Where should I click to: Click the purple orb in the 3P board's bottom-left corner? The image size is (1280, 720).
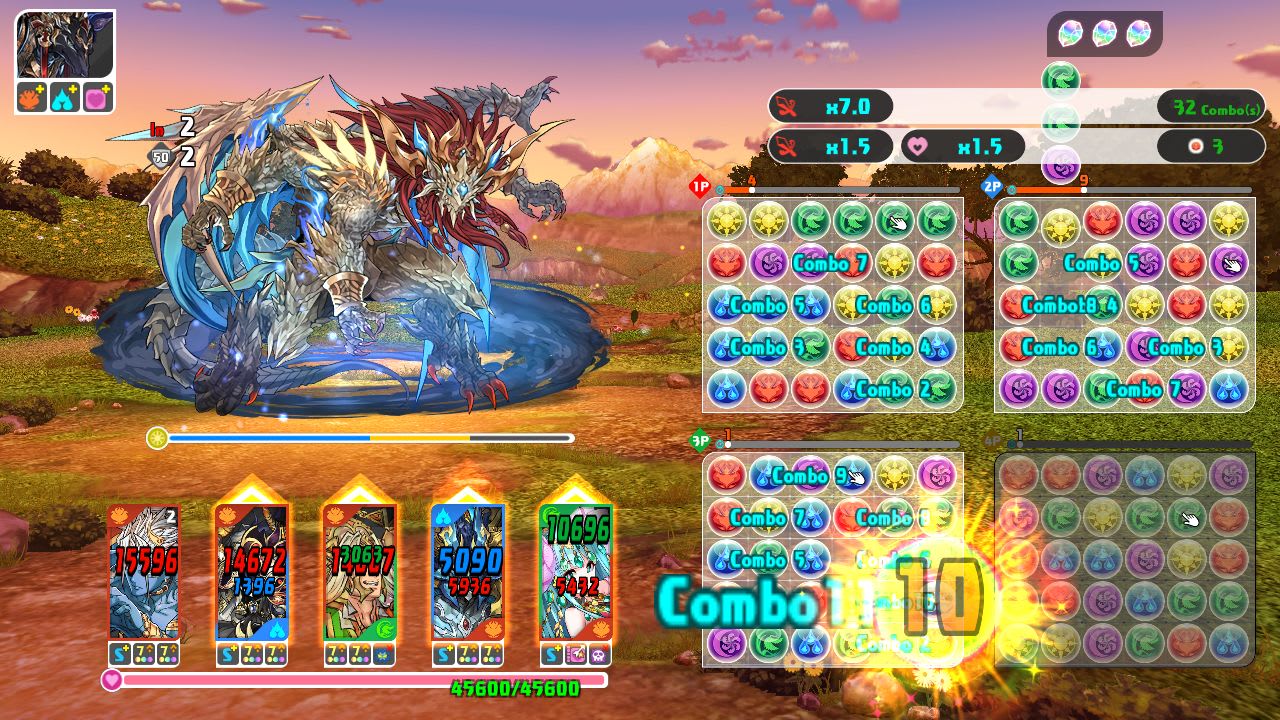point(724,644)
